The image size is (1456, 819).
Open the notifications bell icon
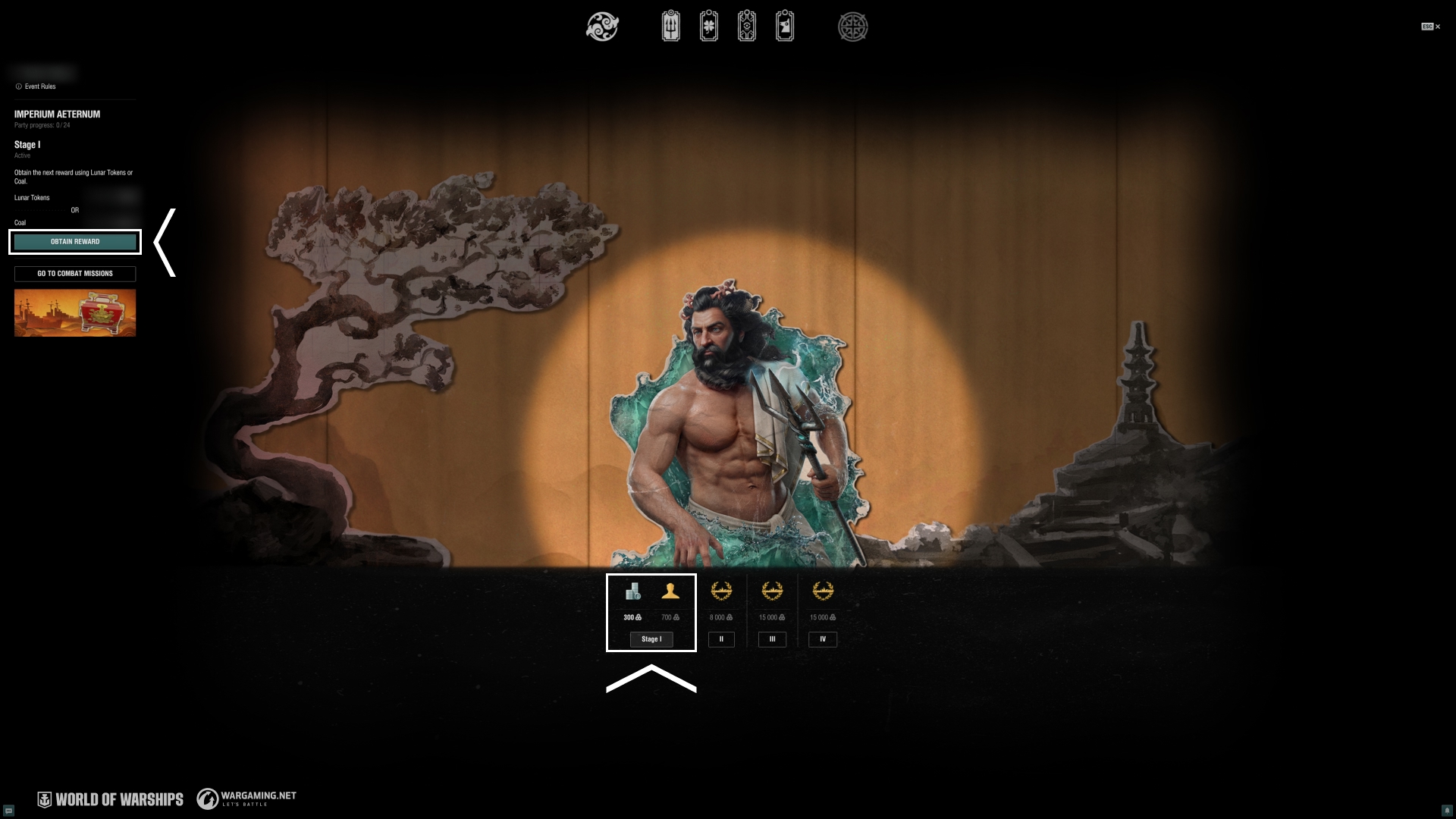click(x=1447, y=810)
